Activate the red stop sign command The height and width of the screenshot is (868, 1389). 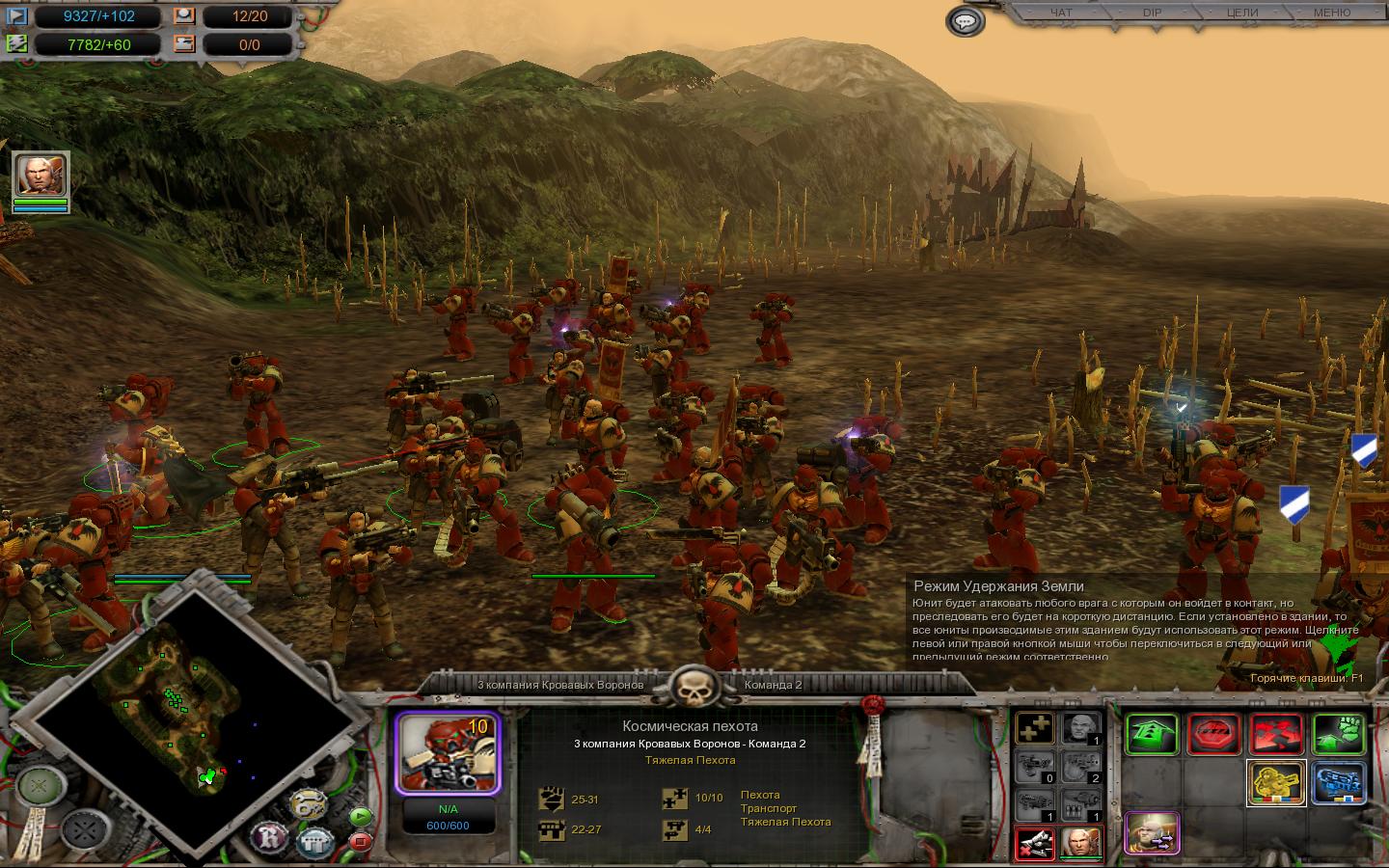(x=1213, y=735)
